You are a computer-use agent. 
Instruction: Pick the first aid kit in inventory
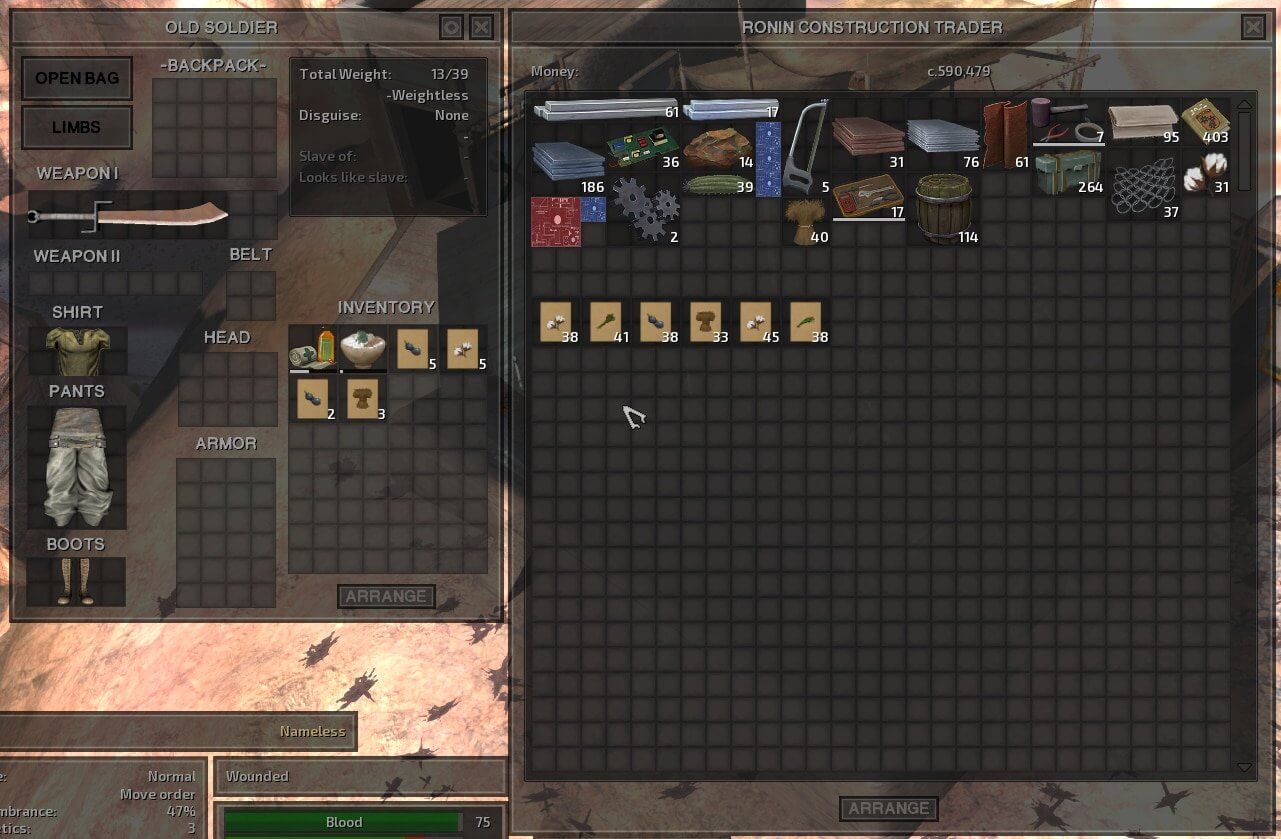(x=313, y=348)
